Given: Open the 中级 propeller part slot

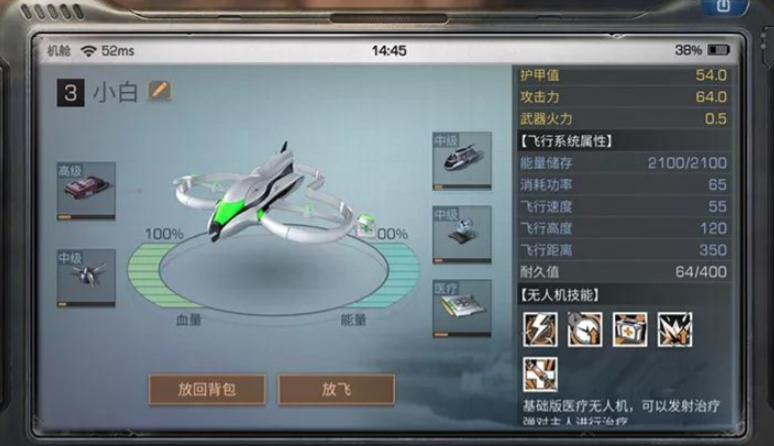Looking at the screenshot, I should click(86, 276).
